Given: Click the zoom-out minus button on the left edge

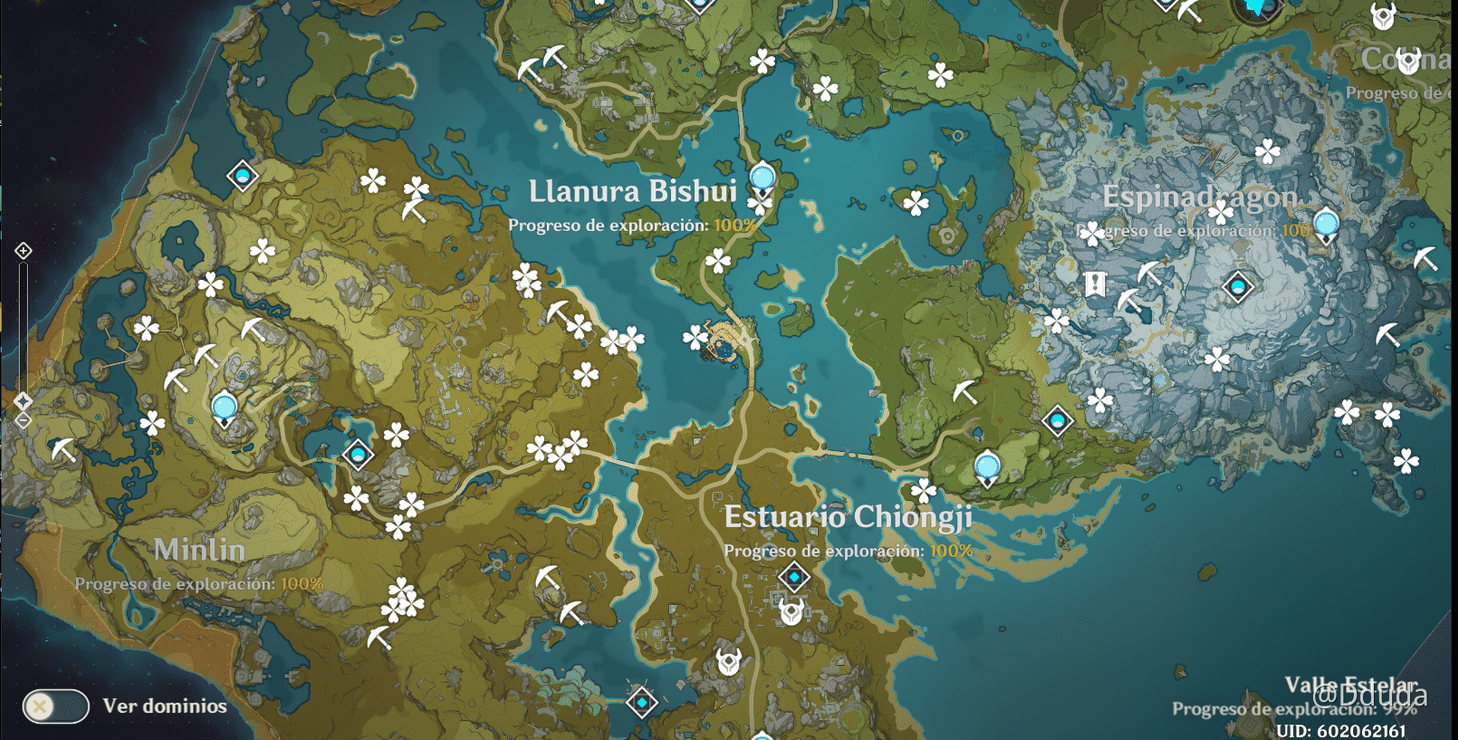Looking at the screenshot, I should coord(23,419).
